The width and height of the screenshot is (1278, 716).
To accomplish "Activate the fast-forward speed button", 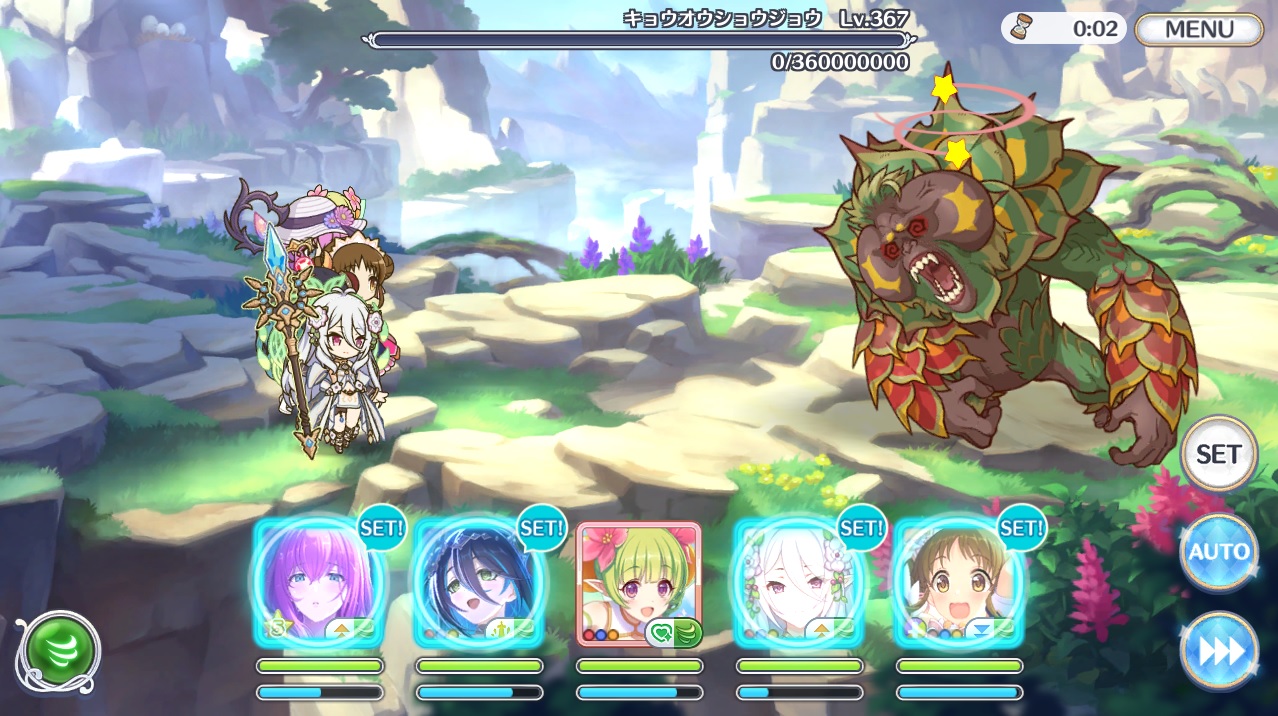I will click(1218, 651).
